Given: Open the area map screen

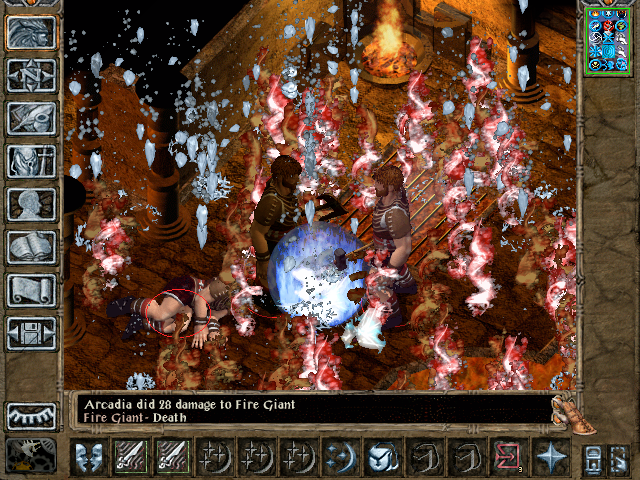Looking at the screenshot, I should click(x=31, y=75).
